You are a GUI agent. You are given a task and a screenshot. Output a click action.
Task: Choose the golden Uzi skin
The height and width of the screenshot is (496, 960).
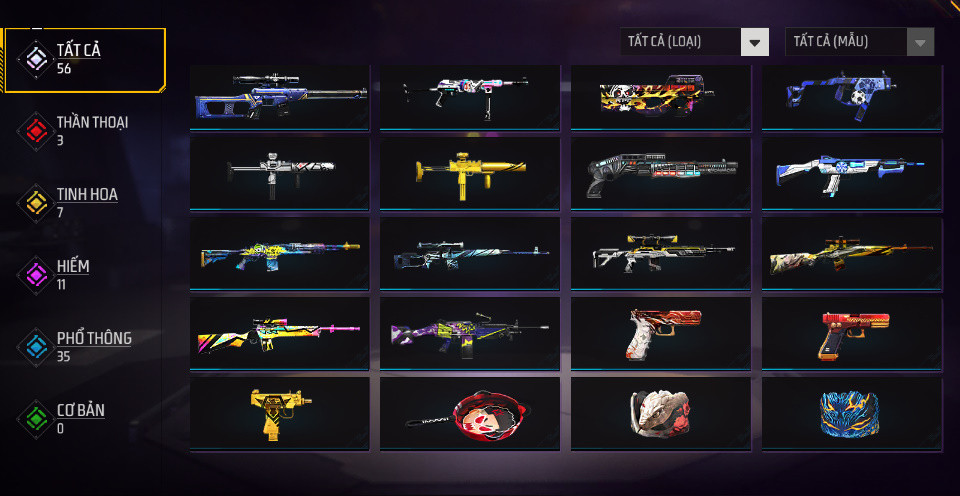[280, 412]
